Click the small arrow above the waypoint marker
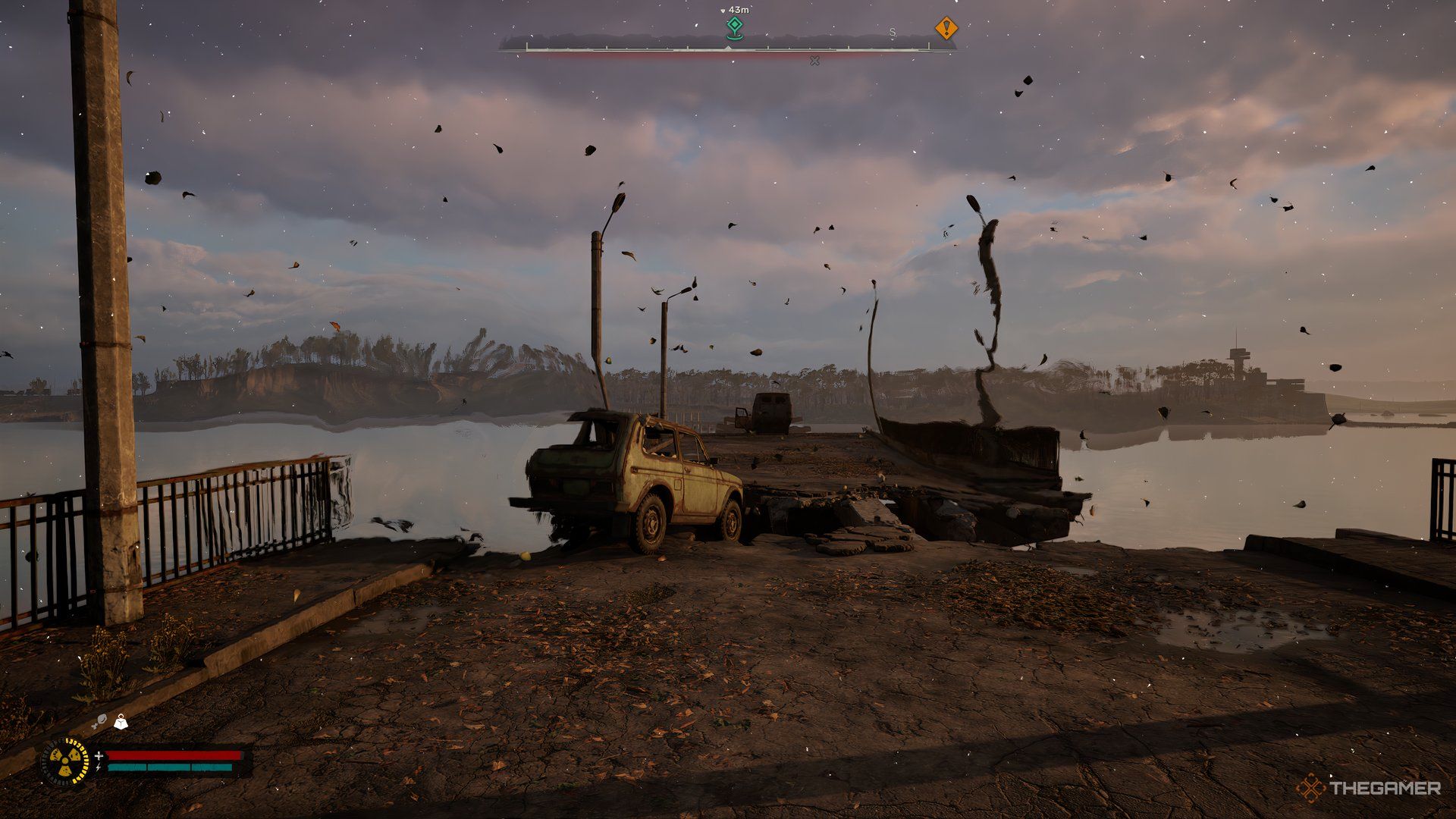The width and height of the screenshot is (1456, 819). (x=722, y=10)
